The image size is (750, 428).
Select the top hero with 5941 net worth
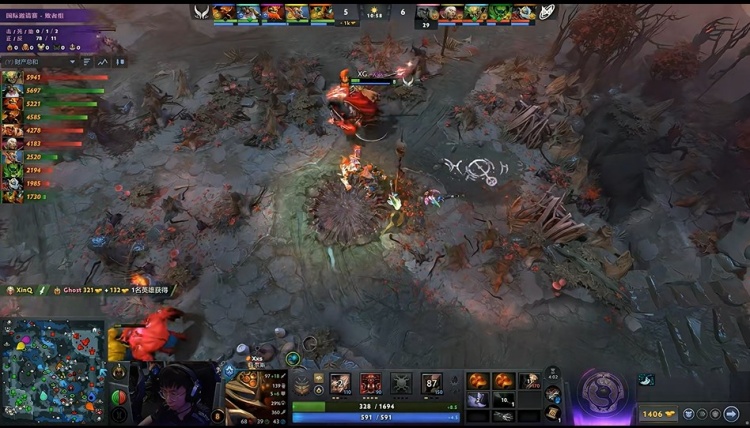click(x=12, y=77)
